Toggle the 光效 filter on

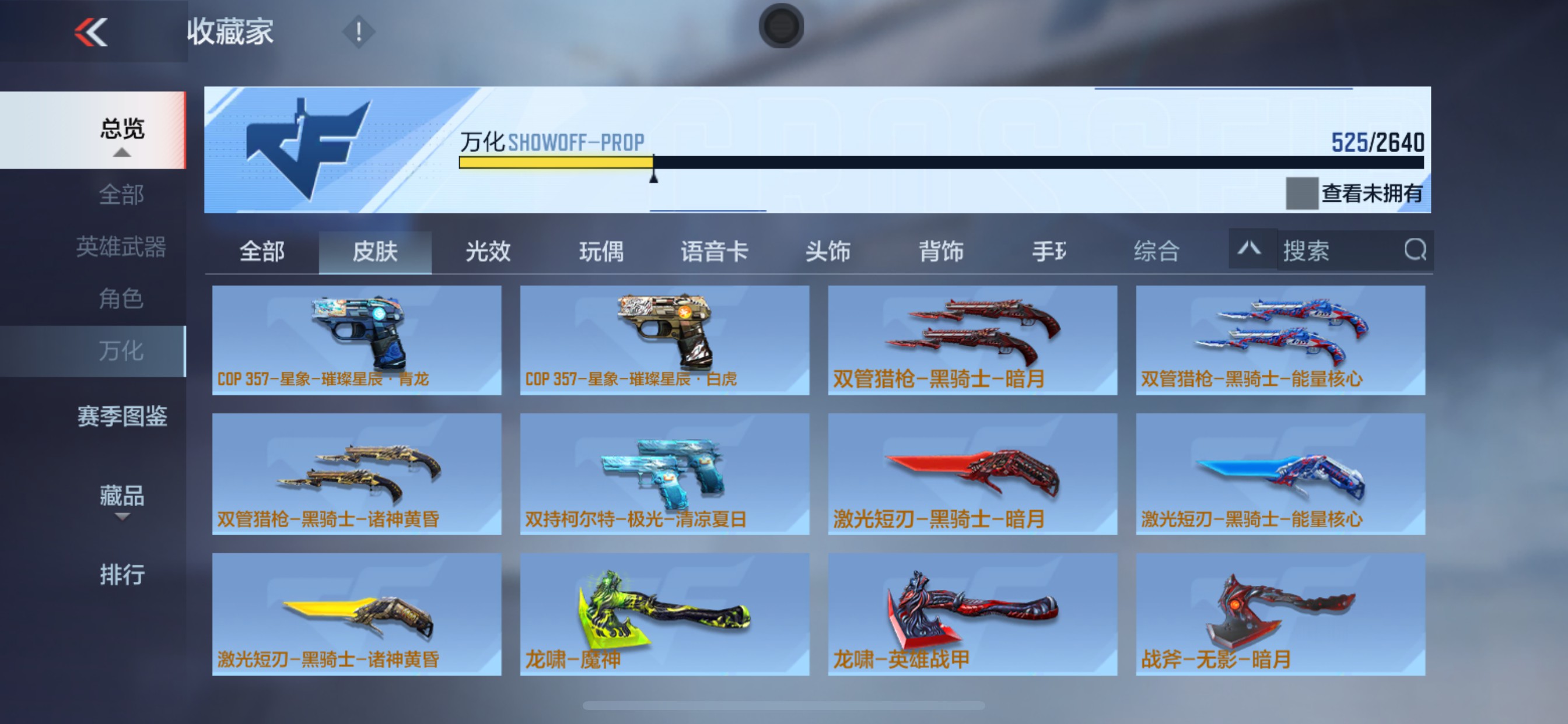click(485, 252)
